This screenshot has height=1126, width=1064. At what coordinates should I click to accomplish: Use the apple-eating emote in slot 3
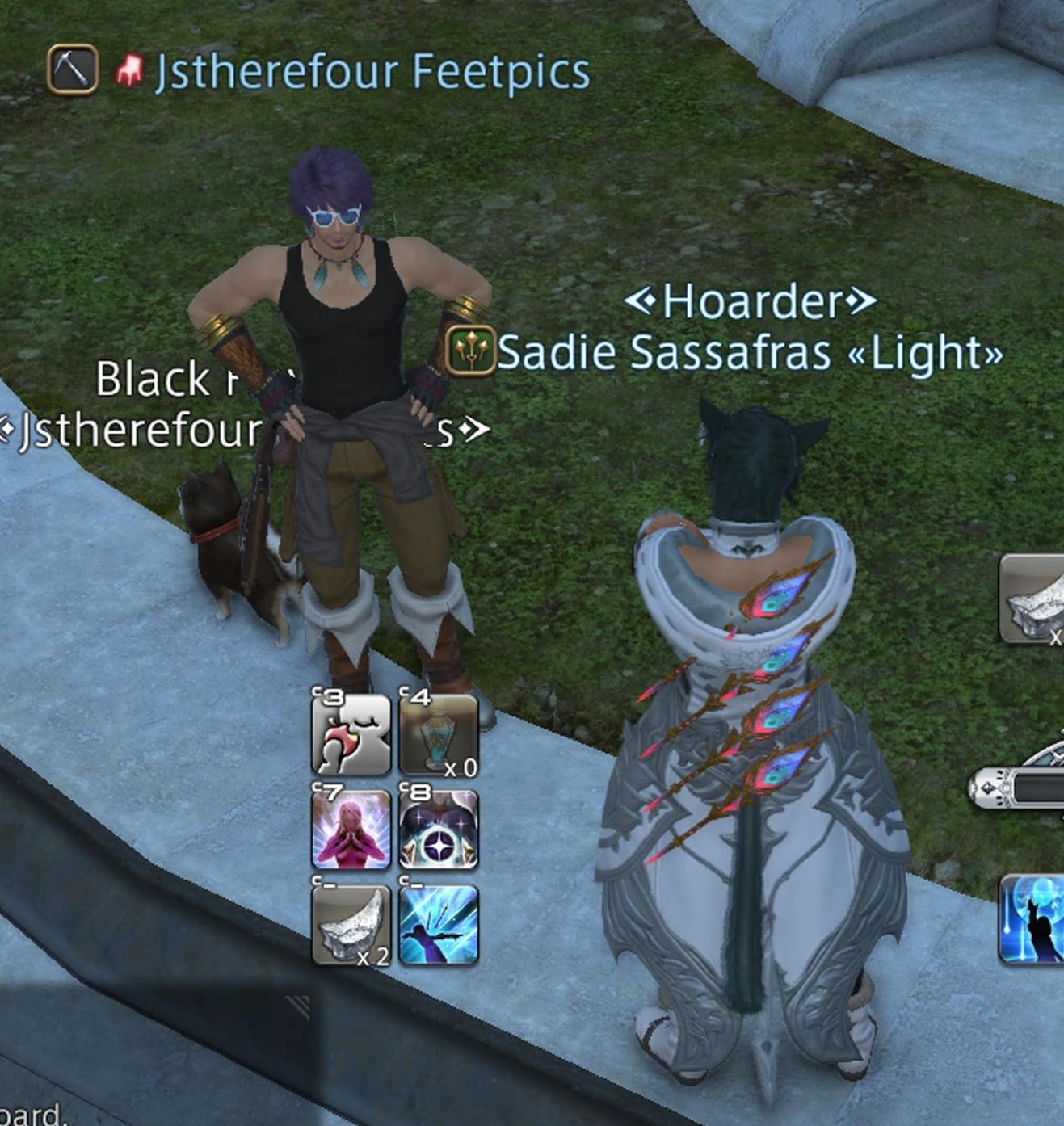click(351, 735)
